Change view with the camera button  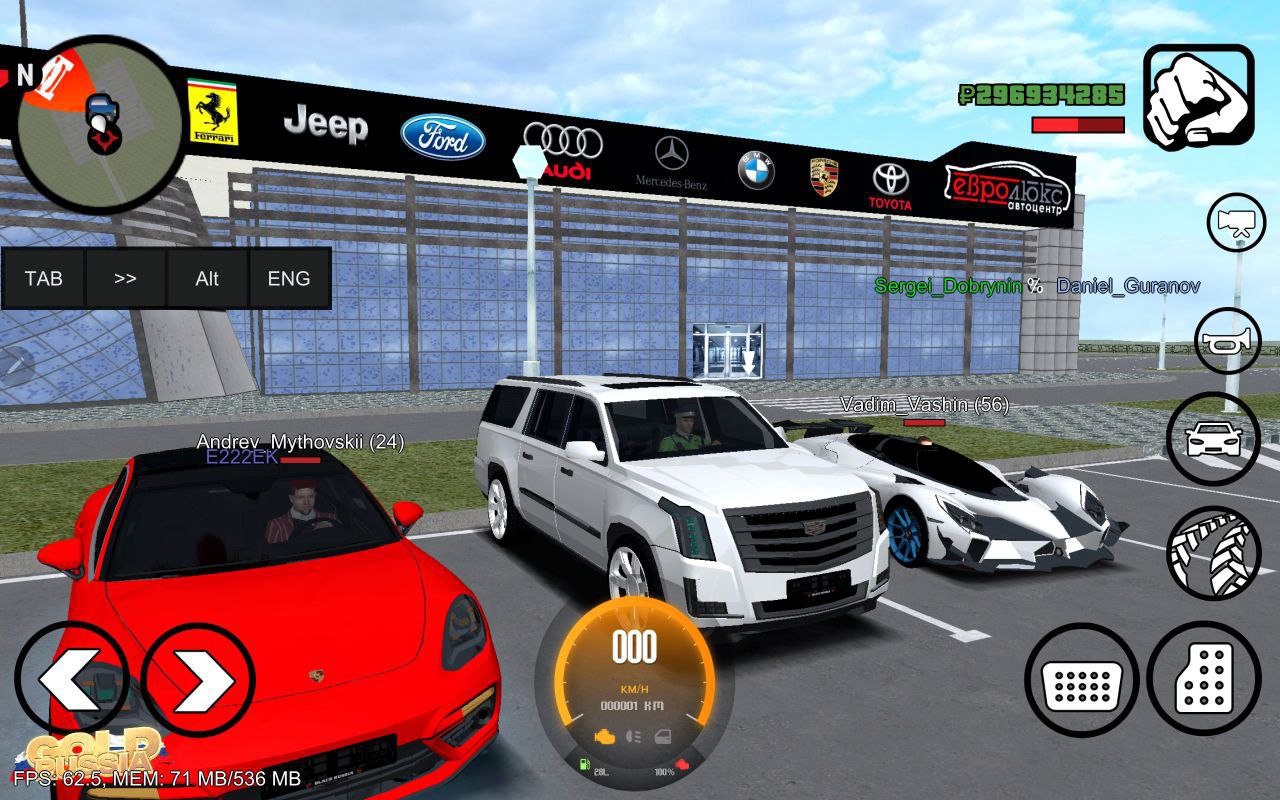point(1236,222)
